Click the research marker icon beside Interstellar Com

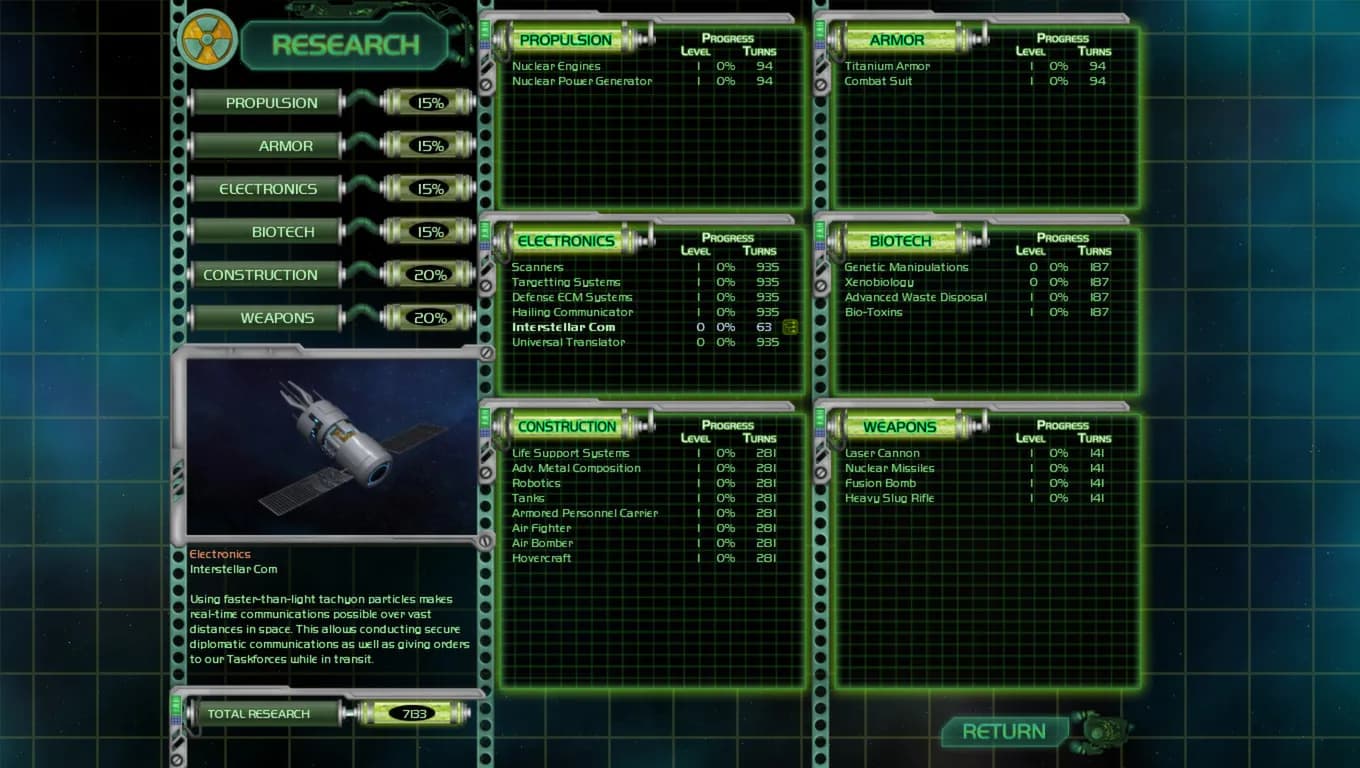point(789,327)
